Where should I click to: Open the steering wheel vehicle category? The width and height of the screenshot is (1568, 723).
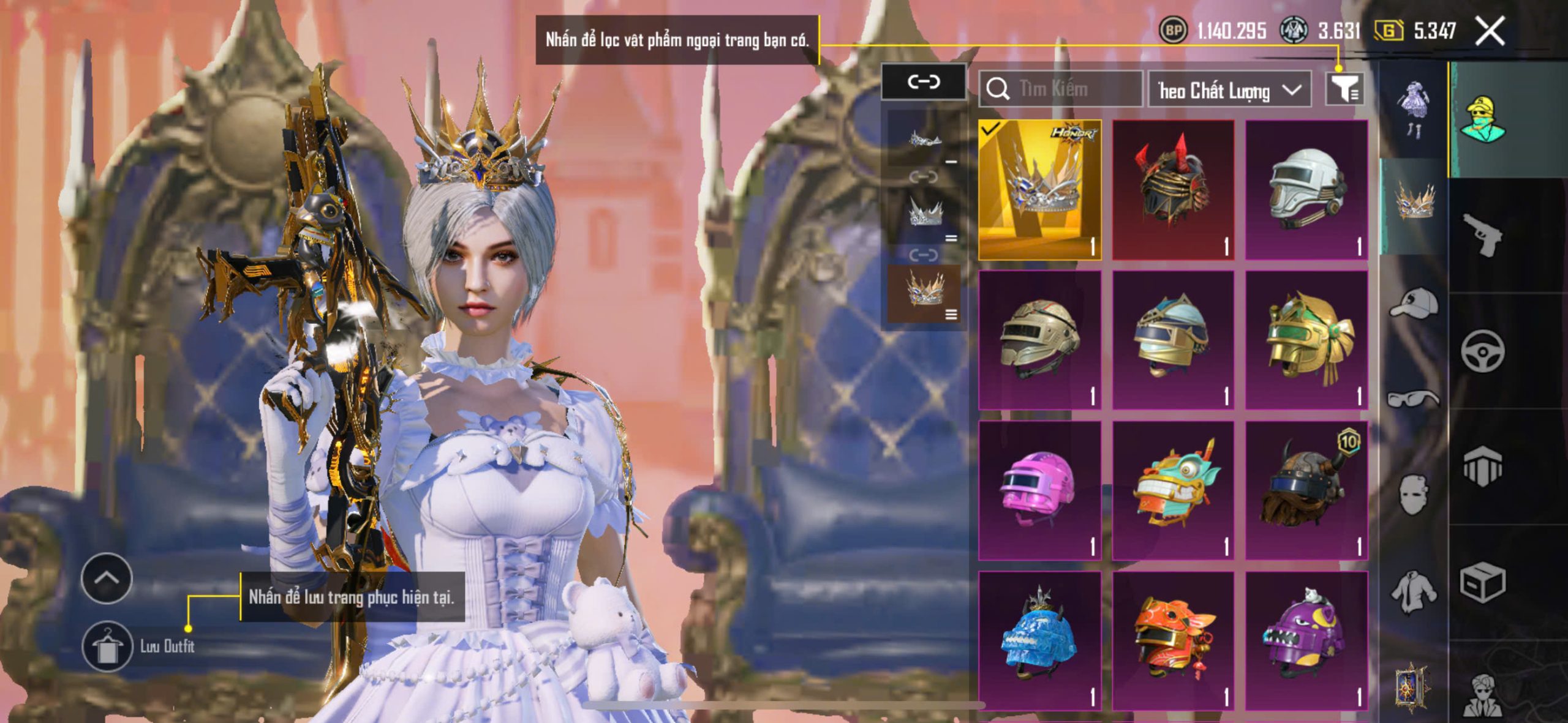(1482, 351)
